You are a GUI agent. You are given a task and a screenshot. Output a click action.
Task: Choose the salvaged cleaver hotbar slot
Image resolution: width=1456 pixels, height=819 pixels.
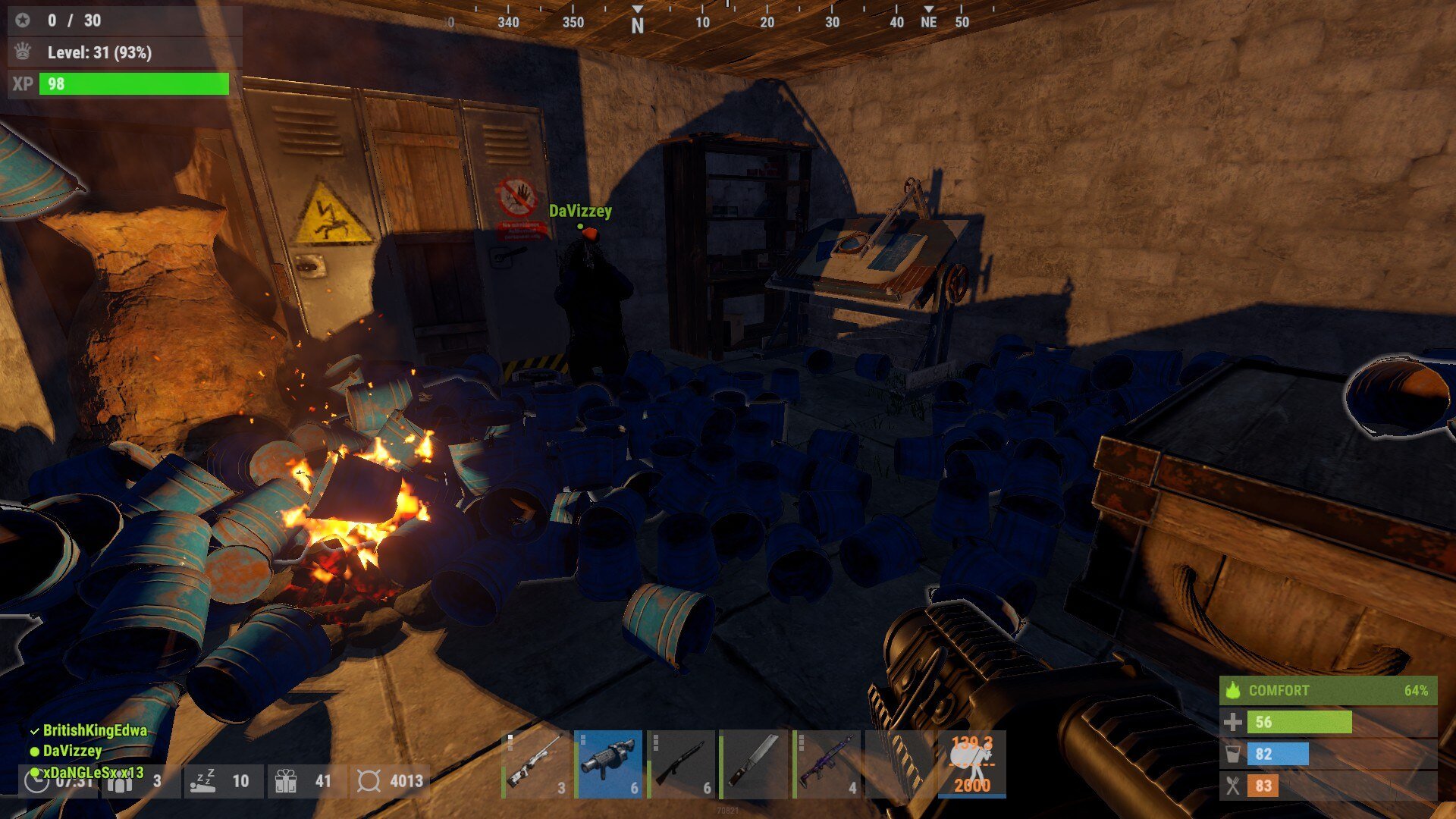click(x=755, y=764)
